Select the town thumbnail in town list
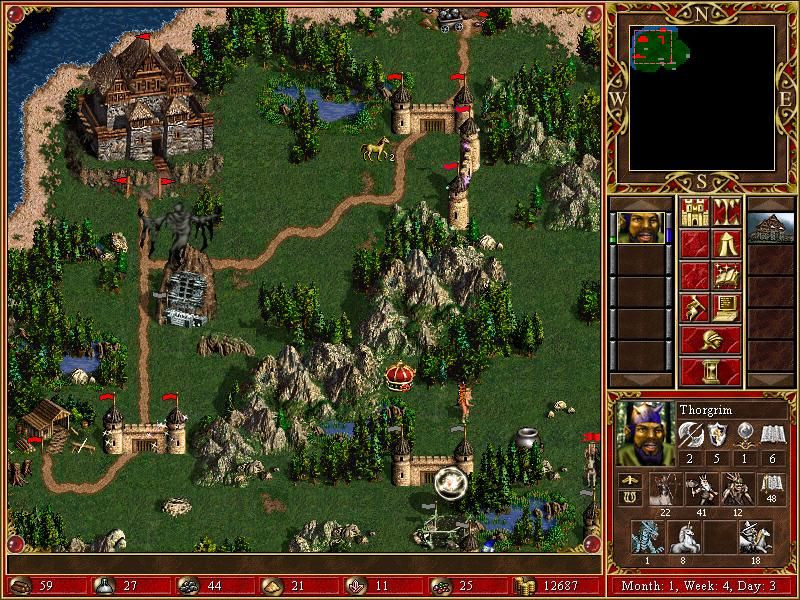This screenshot has width=800, height=600. [771, 227]
